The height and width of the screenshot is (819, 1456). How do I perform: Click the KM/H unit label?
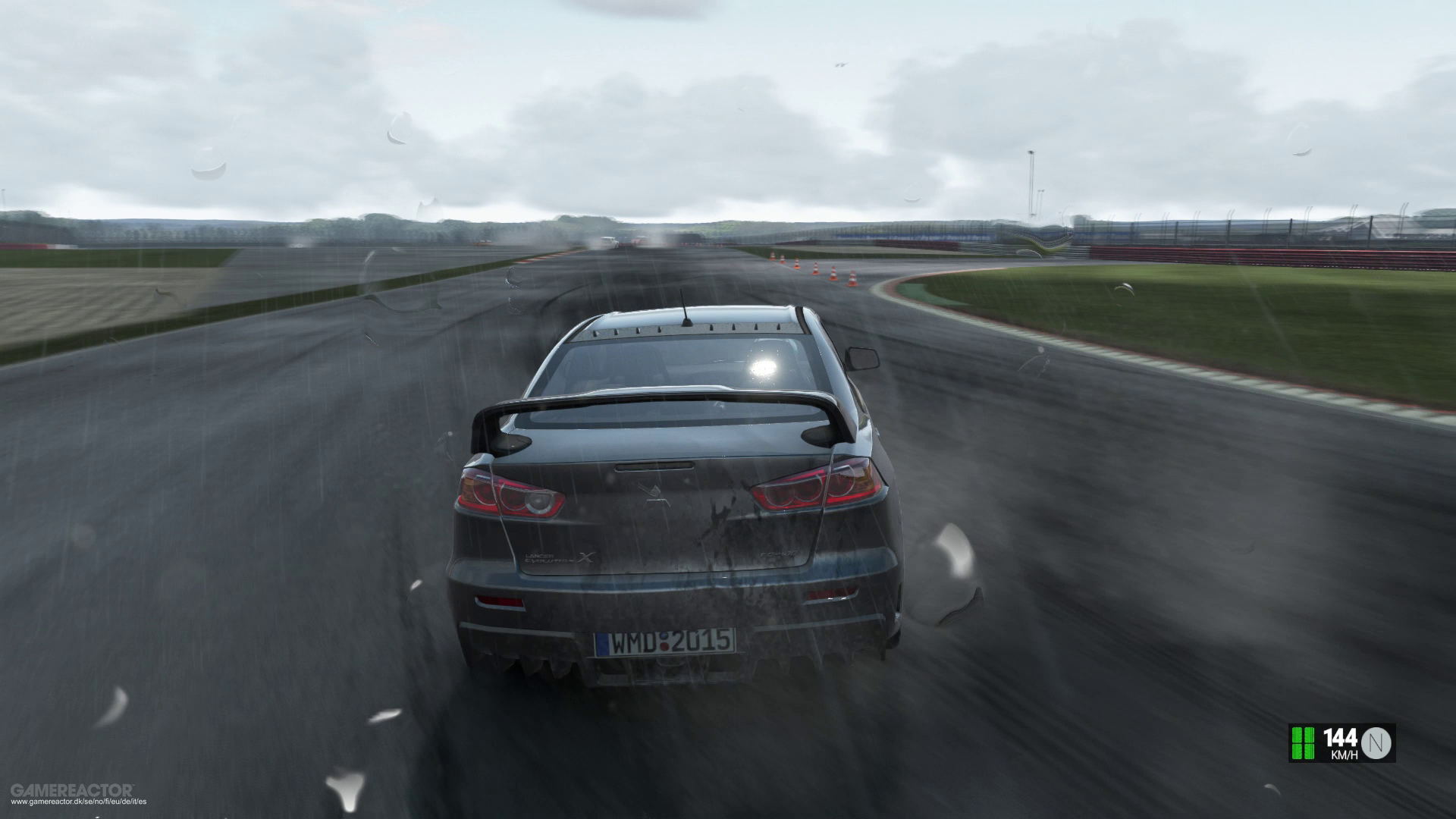point(1345,755)
